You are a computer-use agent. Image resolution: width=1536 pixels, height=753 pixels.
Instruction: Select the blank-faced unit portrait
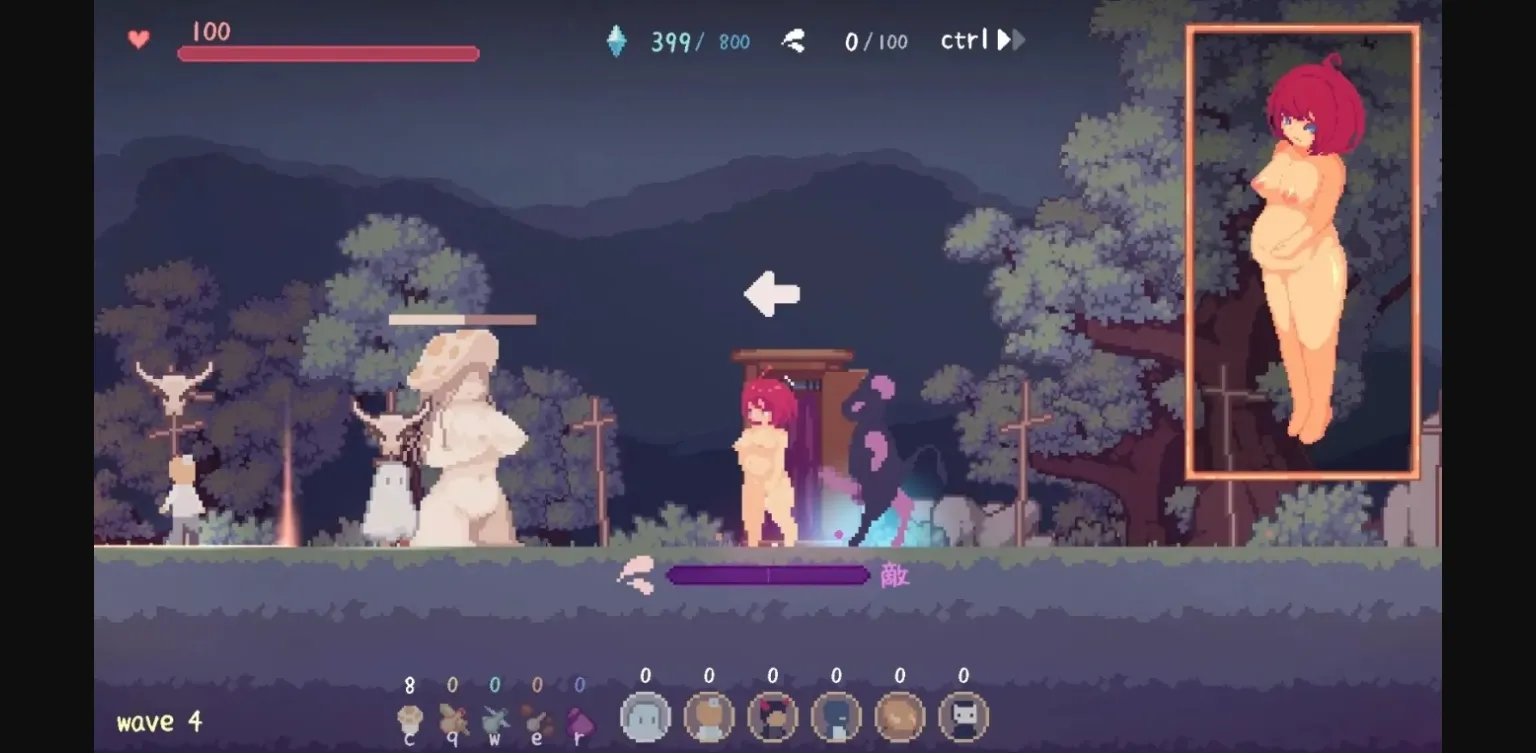(x=644, y=716)
